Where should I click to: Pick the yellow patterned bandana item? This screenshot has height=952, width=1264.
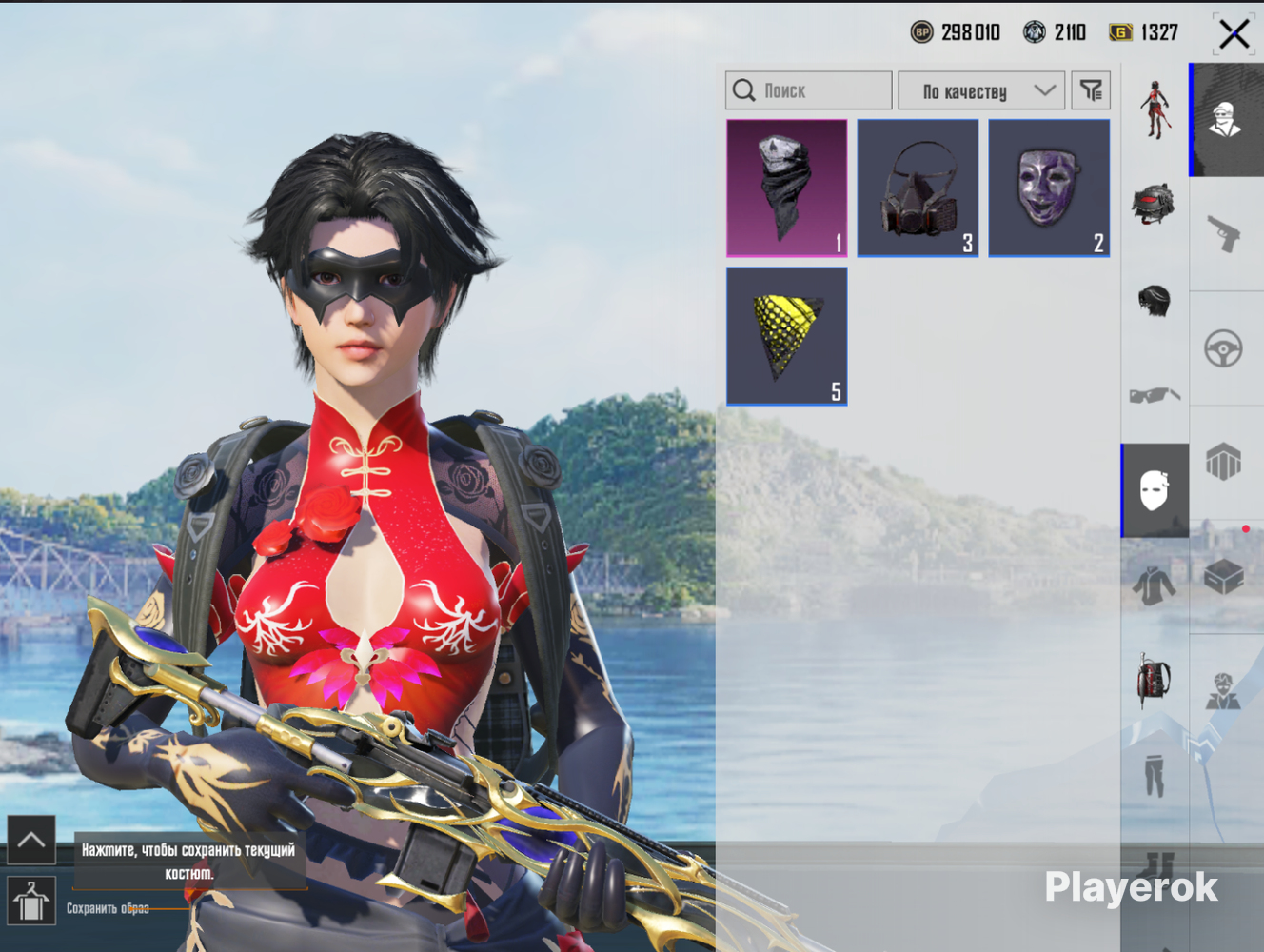(786, 336)
